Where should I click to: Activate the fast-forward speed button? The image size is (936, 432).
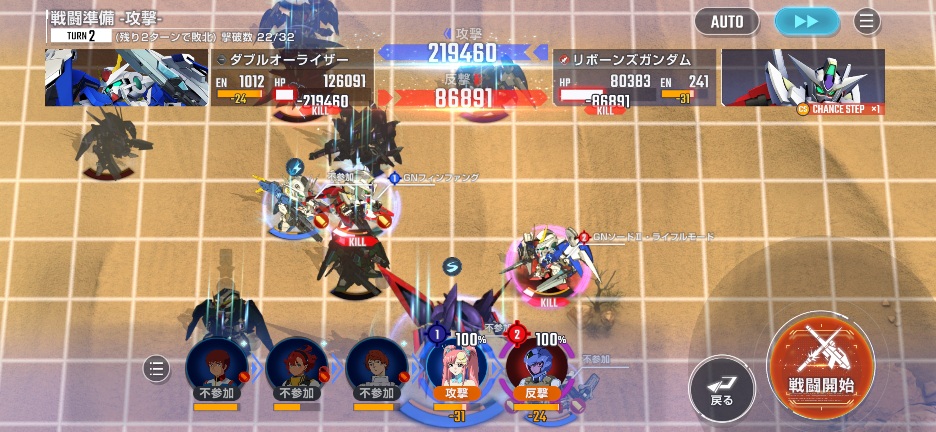coord(806,21)
